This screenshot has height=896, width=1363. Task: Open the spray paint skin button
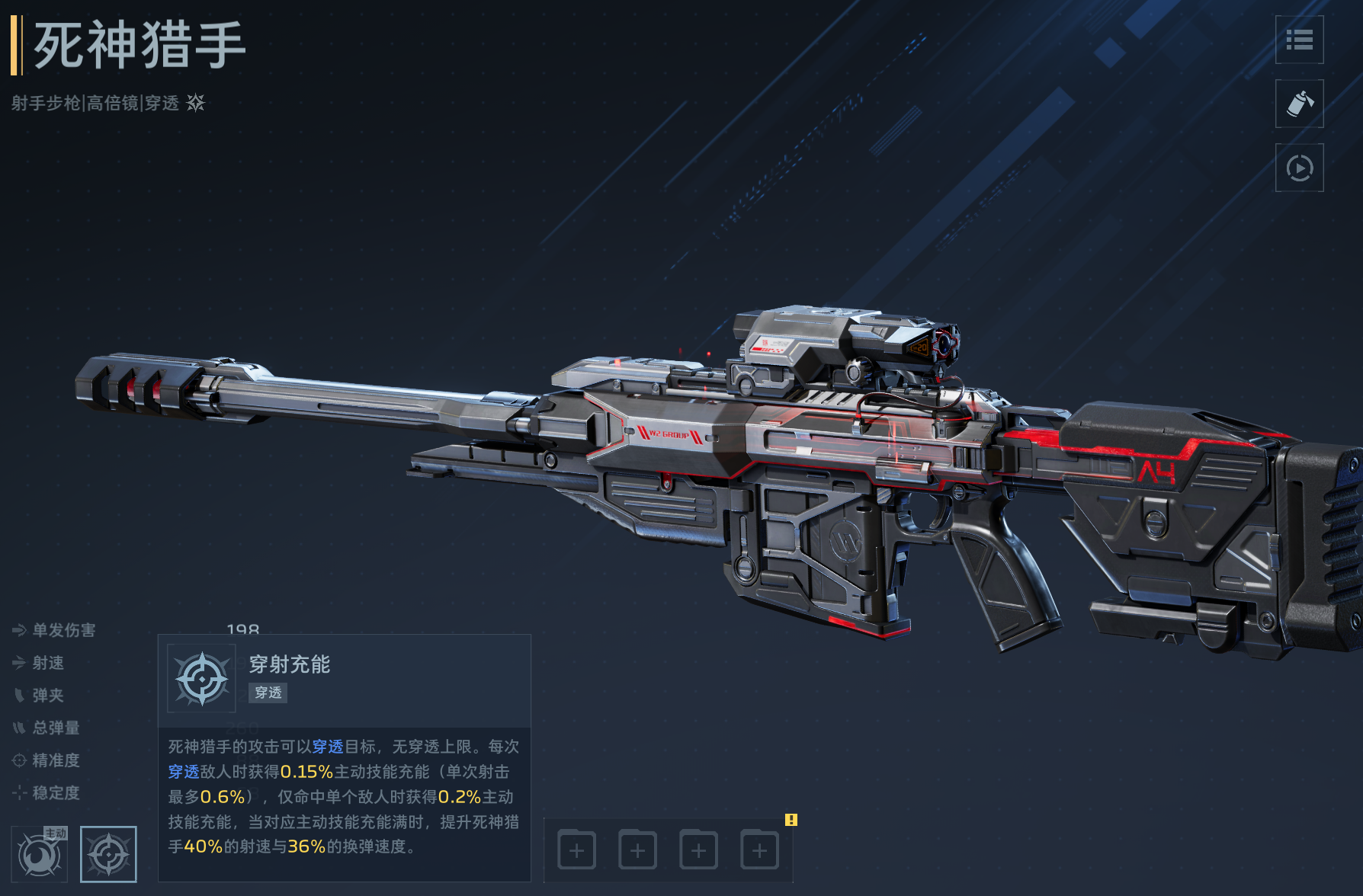1299,104
